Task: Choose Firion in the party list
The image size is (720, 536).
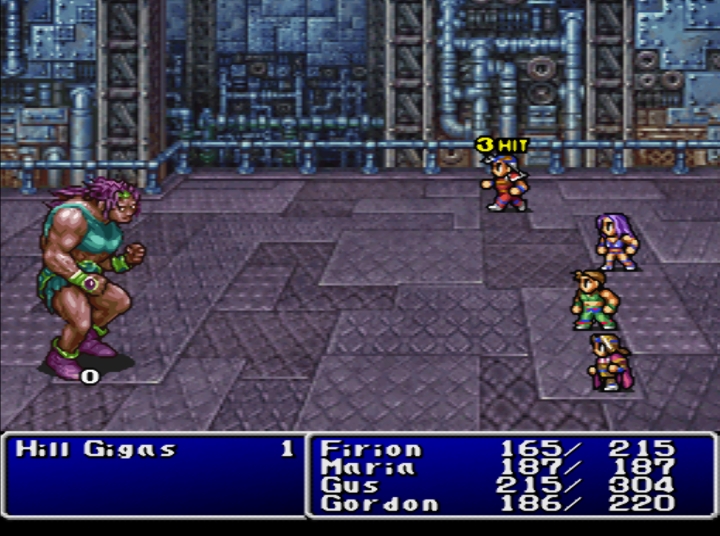Action: (370, 449)
